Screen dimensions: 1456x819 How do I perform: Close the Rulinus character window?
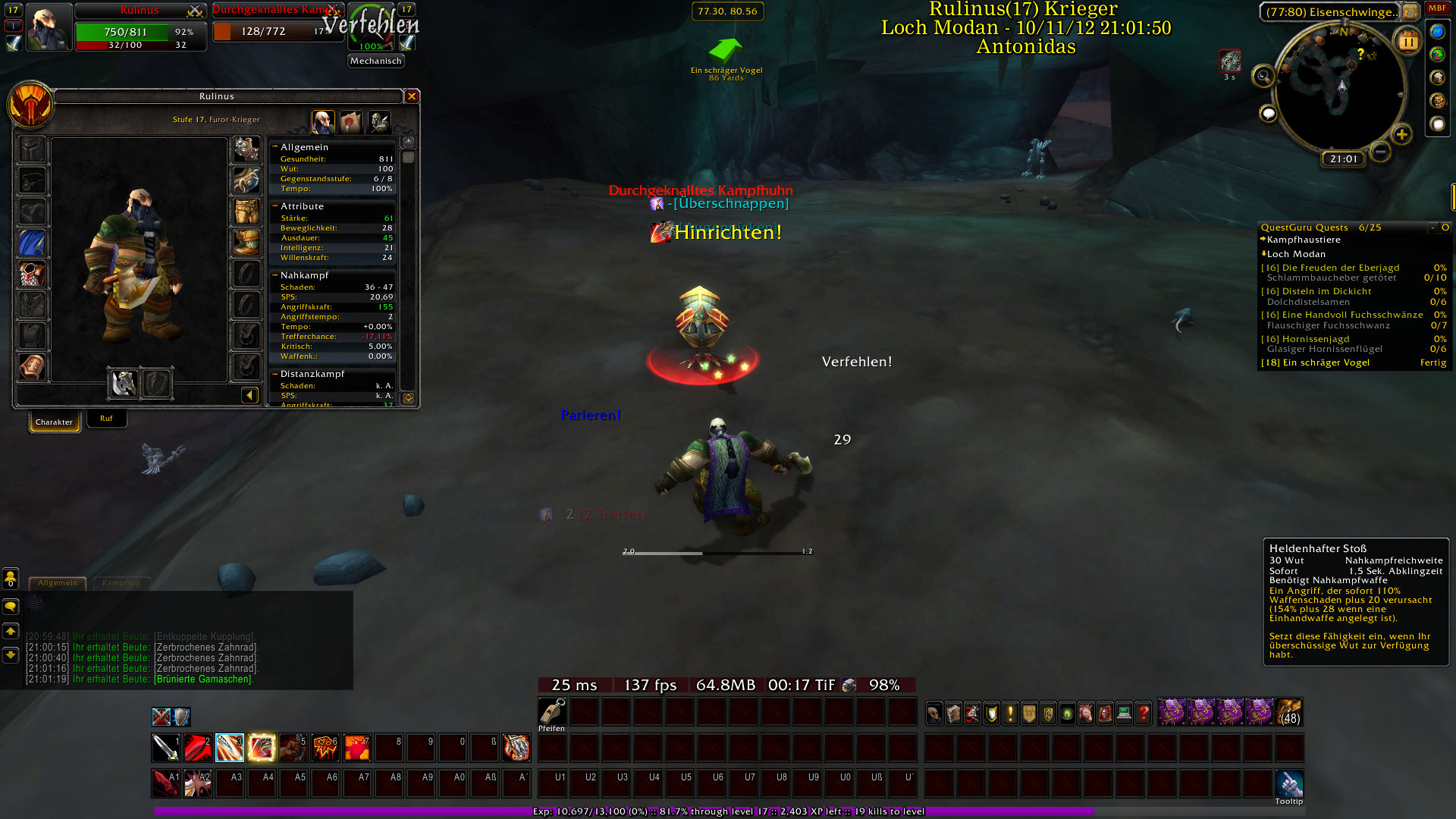[412, 96]
